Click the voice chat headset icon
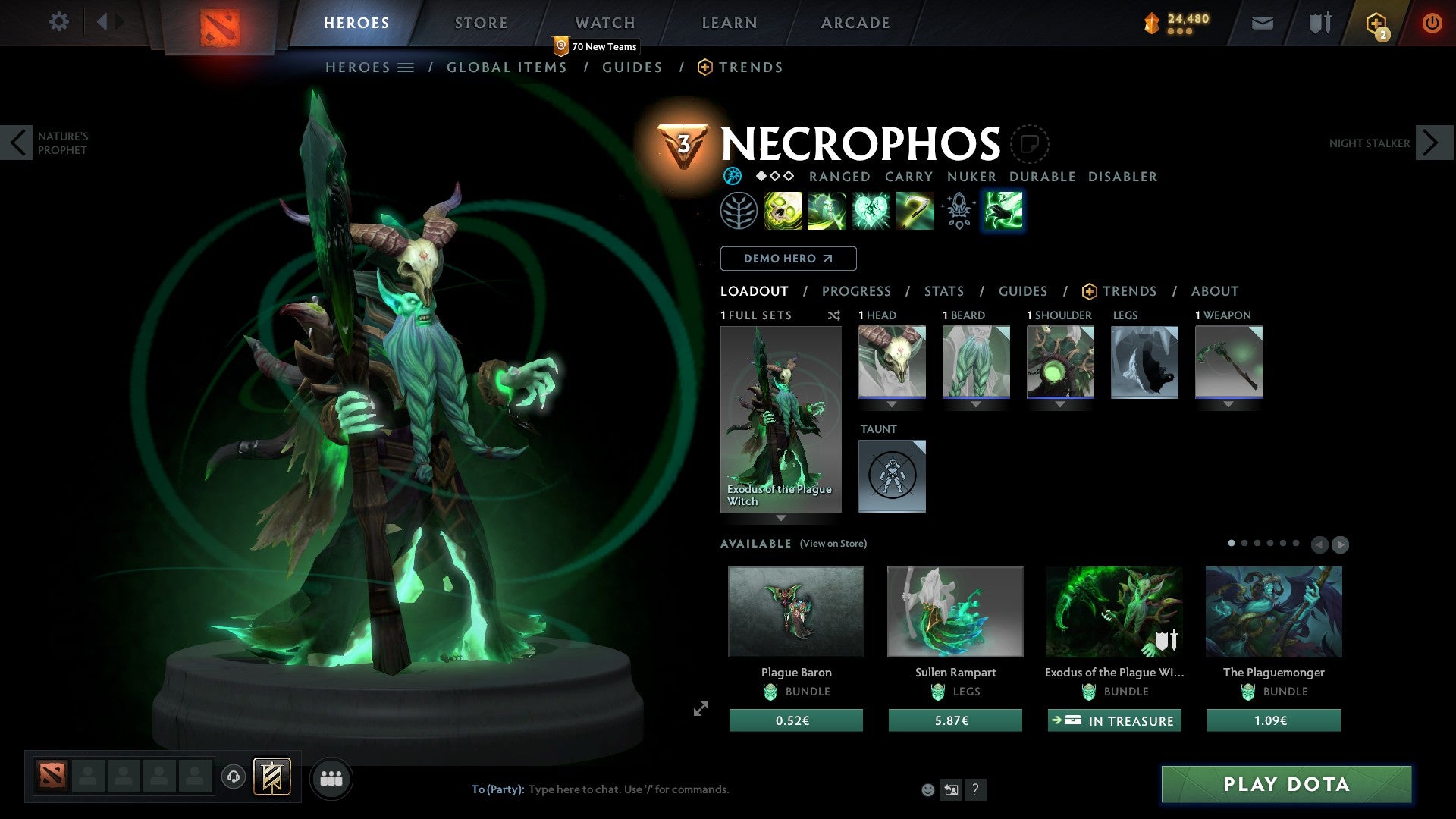The height and width of the screenshot is (819, 1456). coord(234,777)
